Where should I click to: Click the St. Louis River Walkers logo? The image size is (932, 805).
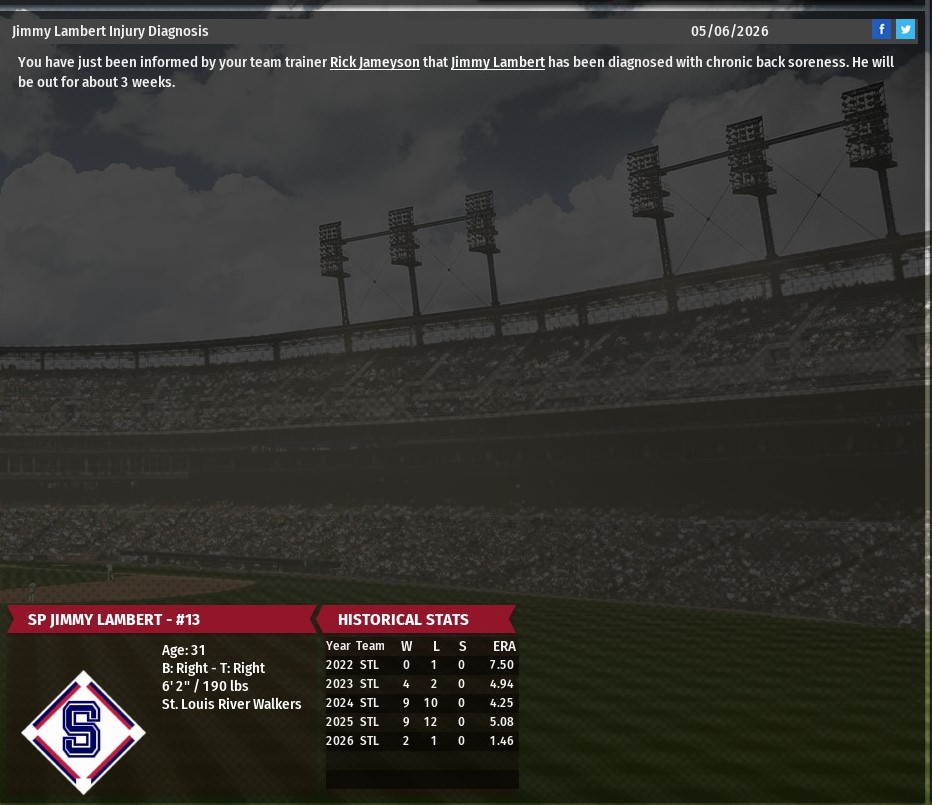pyautogui.click(x=83, y=732)
